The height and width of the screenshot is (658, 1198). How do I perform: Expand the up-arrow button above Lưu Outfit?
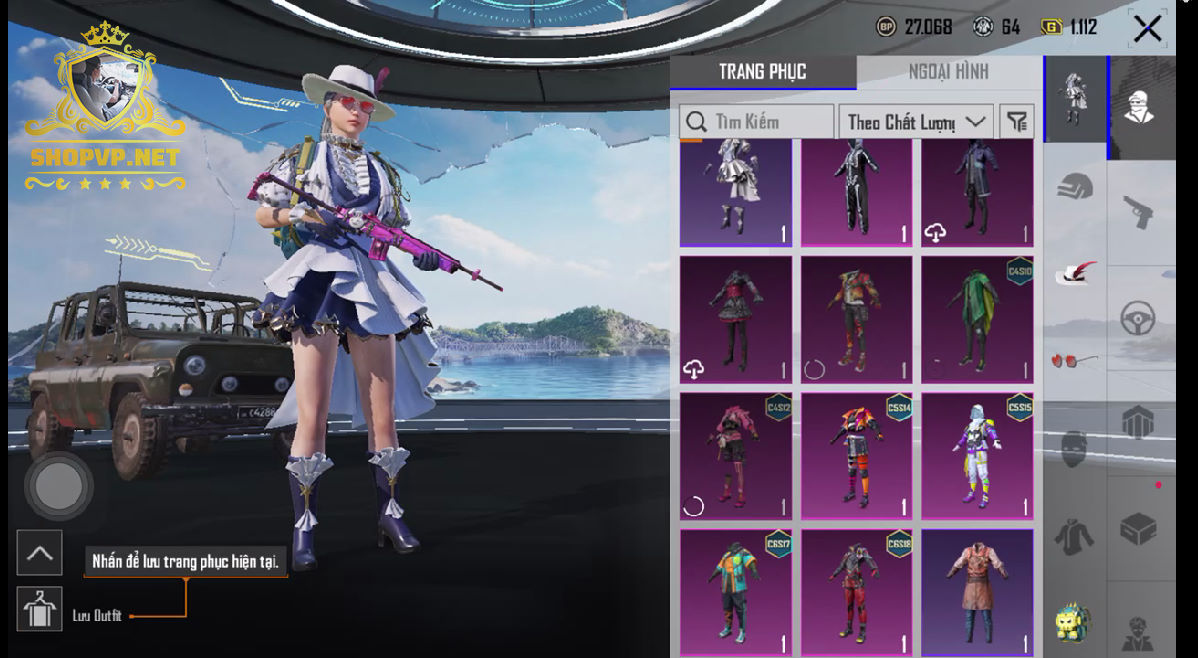pos(39,553)
